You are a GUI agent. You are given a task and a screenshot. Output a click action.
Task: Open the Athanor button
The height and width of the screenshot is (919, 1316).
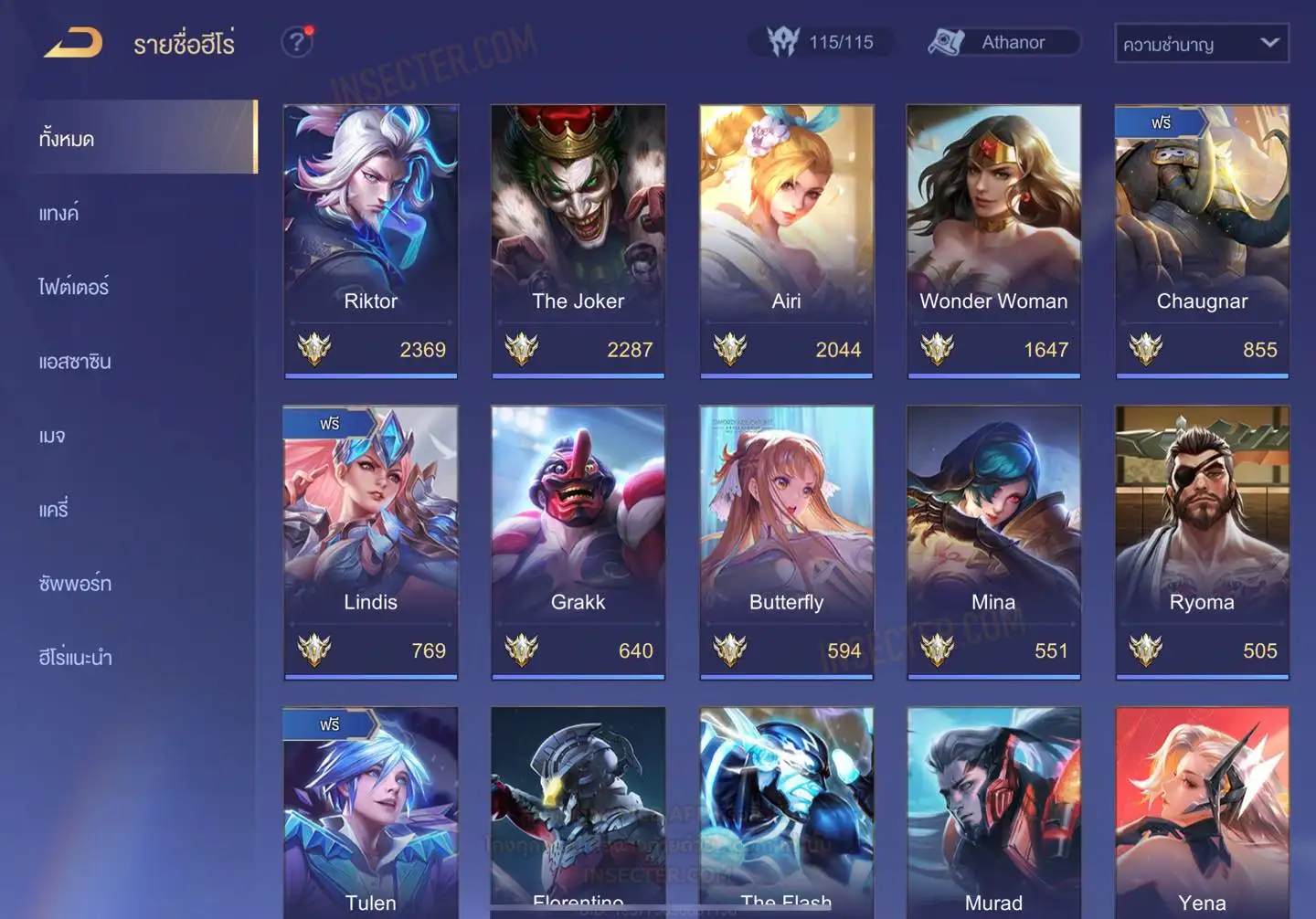(x=1003, y=42)
